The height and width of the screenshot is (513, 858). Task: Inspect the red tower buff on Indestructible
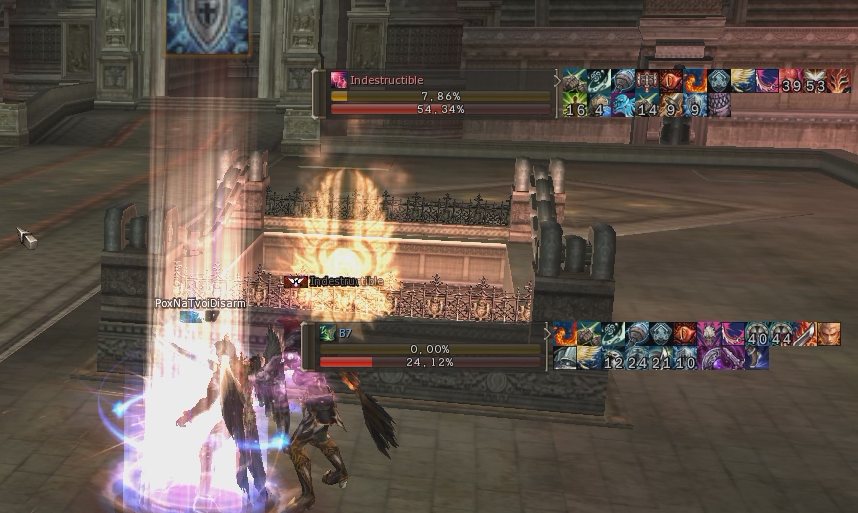click(x=646, y=81)
